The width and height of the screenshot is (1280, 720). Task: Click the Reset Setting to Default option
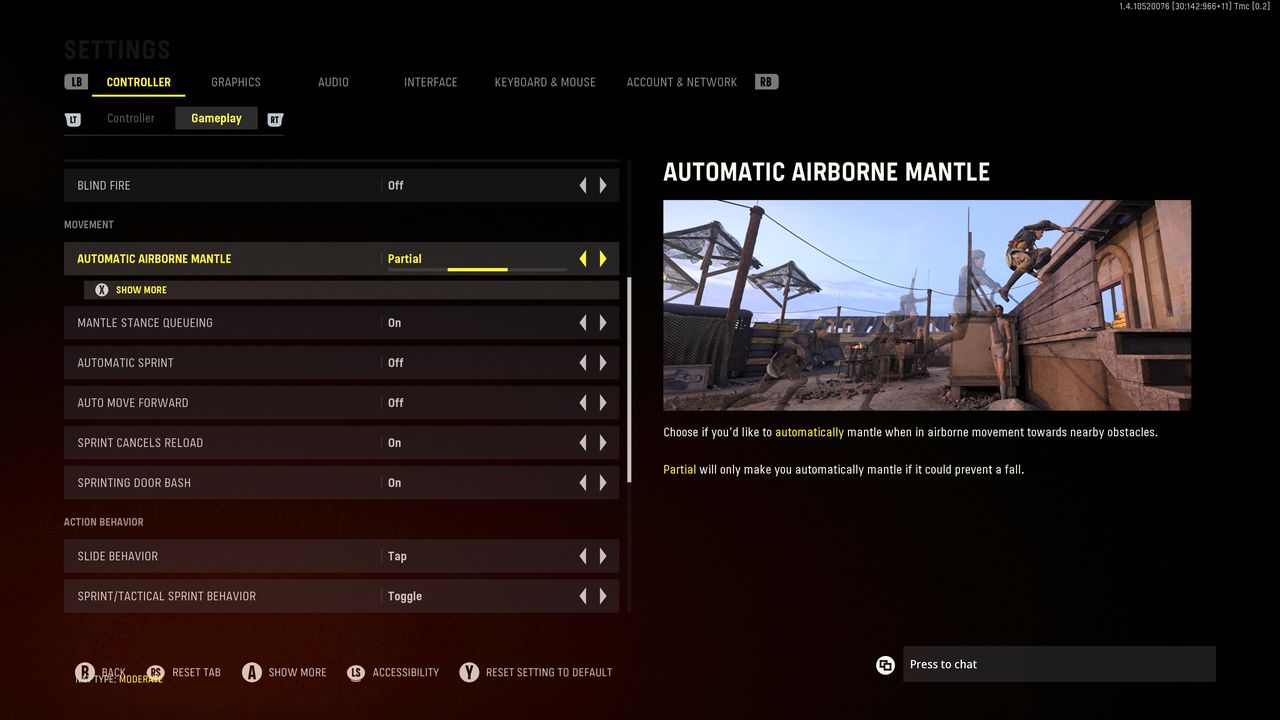(548, 672)
